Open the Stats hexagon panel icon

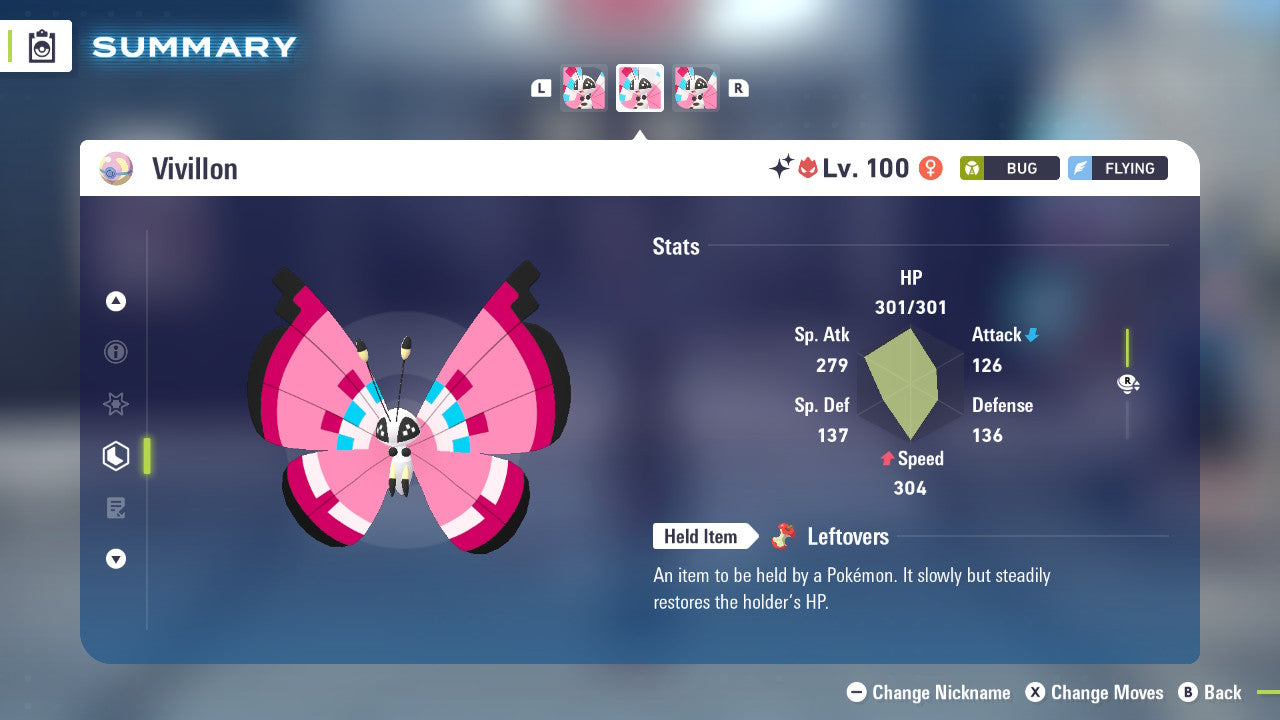pyautogui.click(x=115, y=456)
